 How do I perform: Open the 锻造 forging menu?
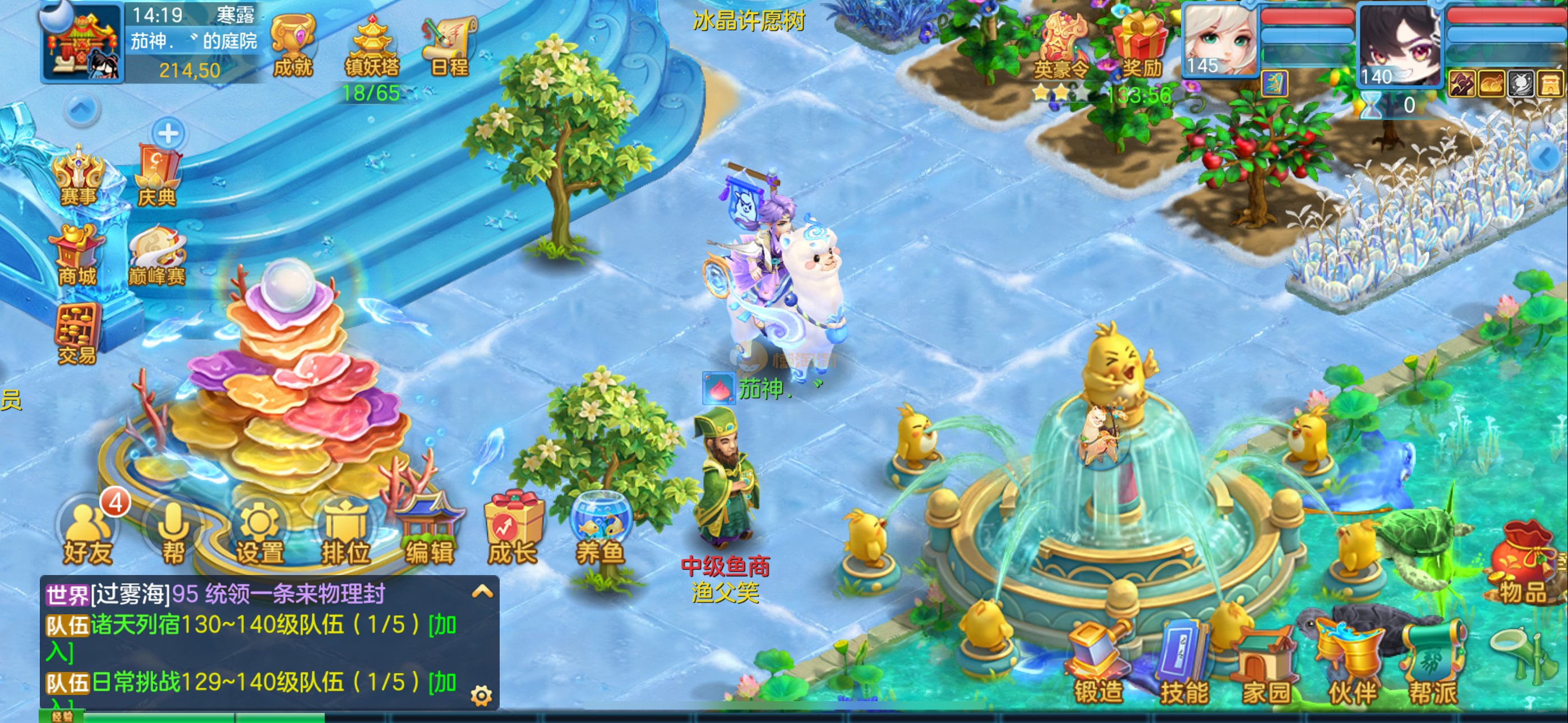pos(1097,666)
